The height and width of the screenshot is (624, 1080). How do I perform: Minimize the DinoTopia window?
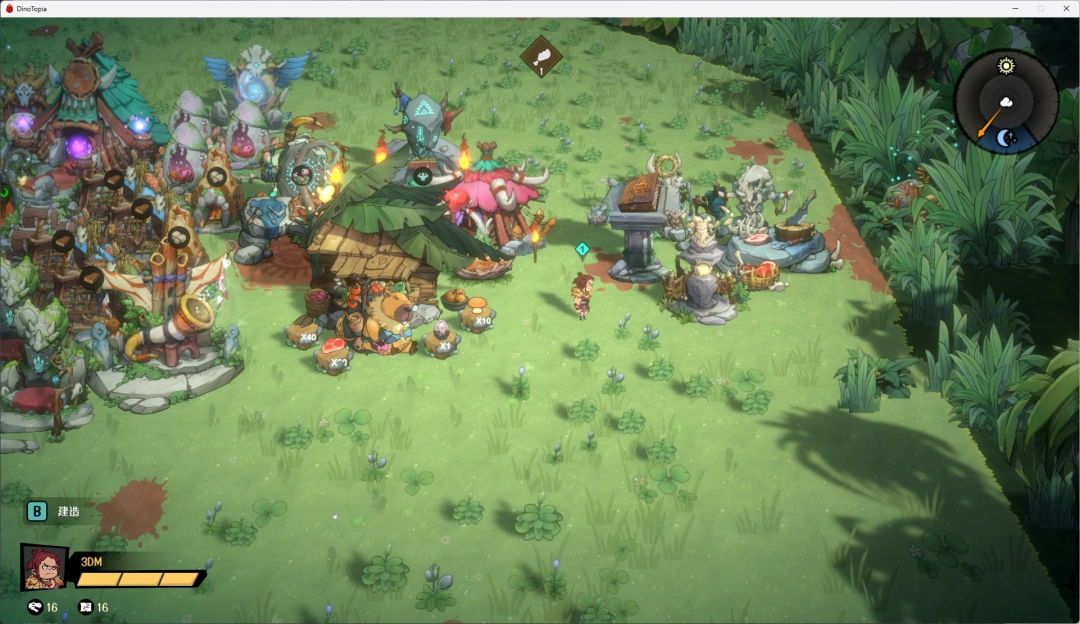coord(1015,8)
